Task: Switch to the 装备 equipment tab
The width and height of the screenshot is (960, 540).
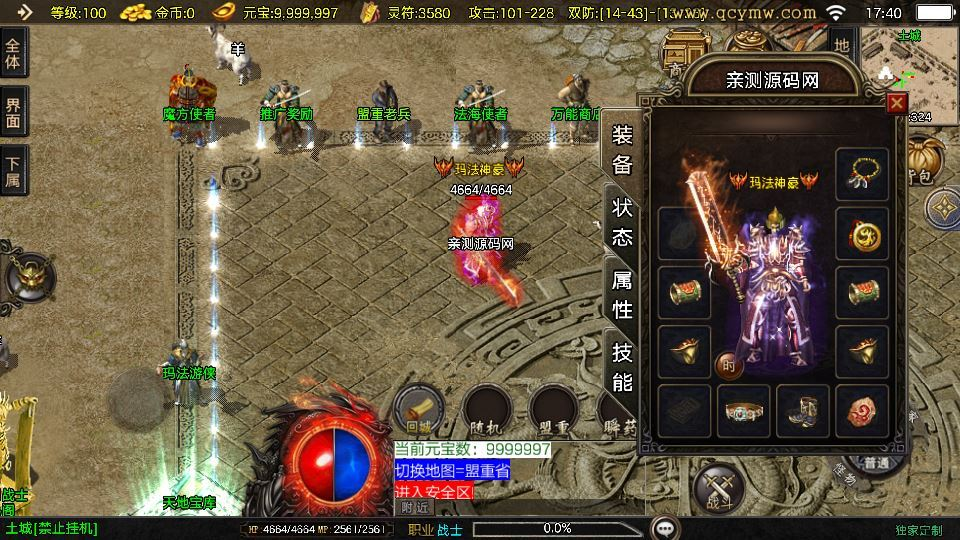Action: coord(621,151)
